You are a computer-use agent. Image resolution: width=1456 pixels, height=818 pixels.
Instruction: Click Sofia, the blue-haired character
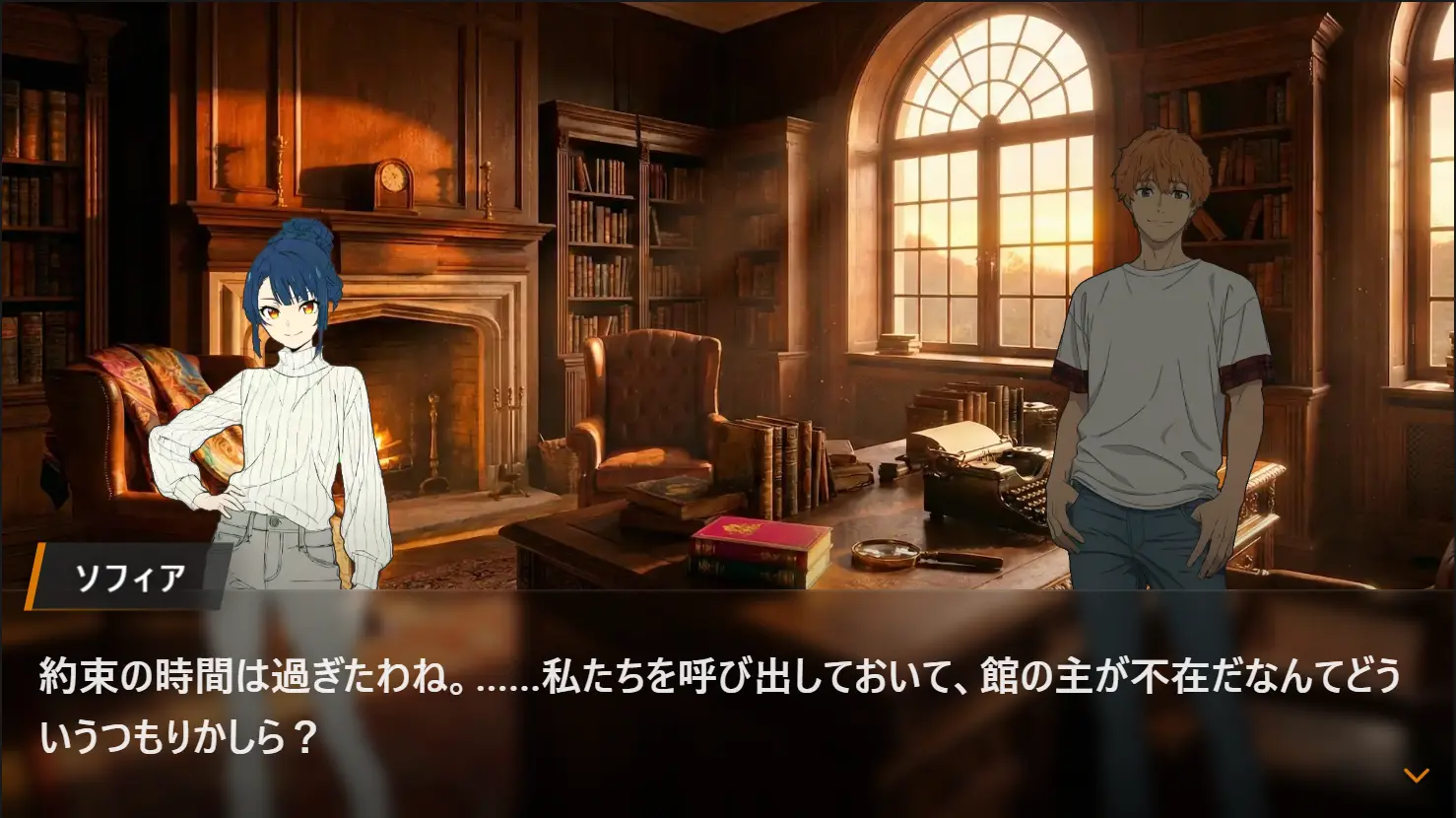pos(286,394)
